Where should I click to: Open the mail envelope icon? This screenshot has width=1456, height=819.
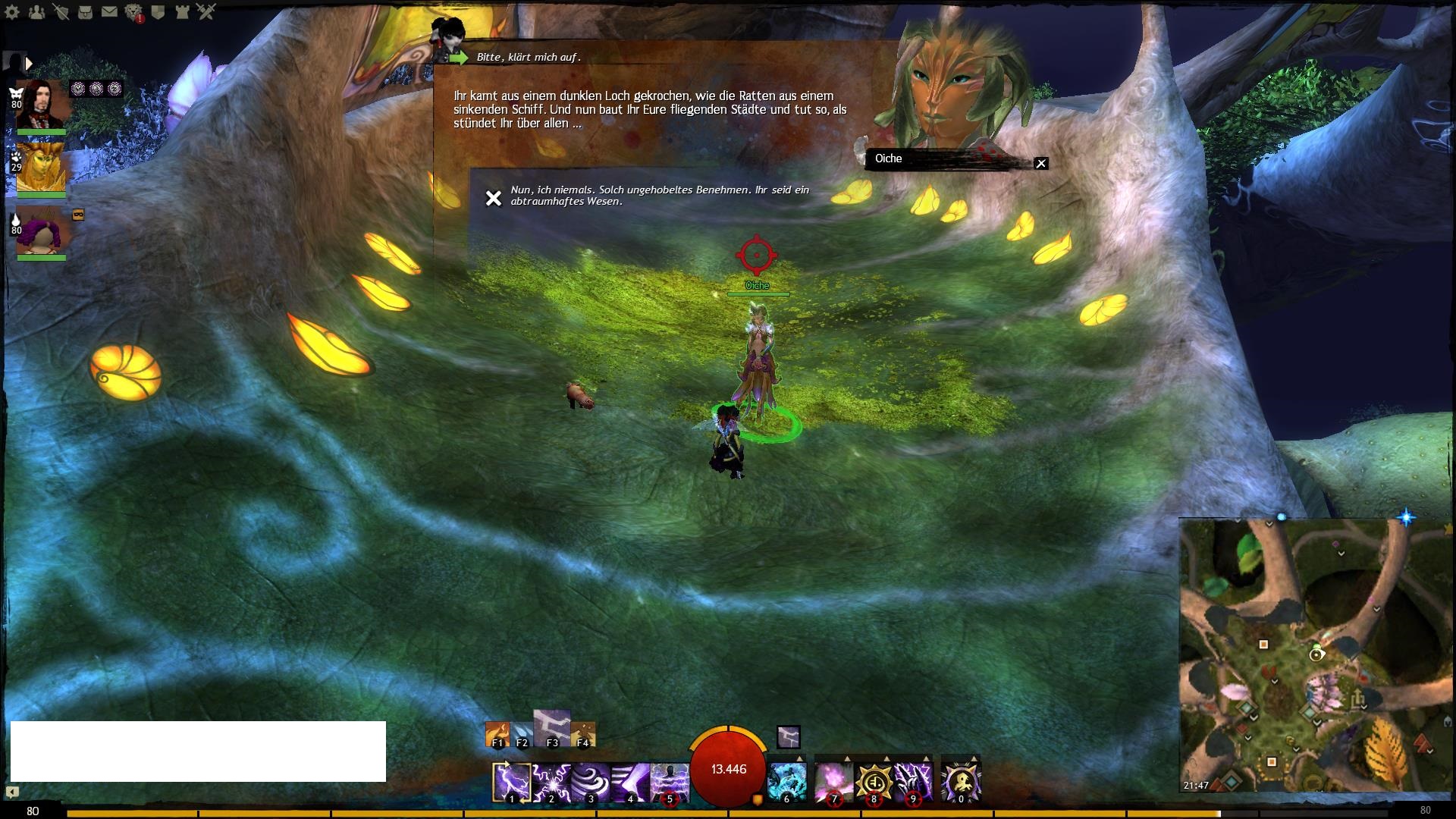point(109,12)
